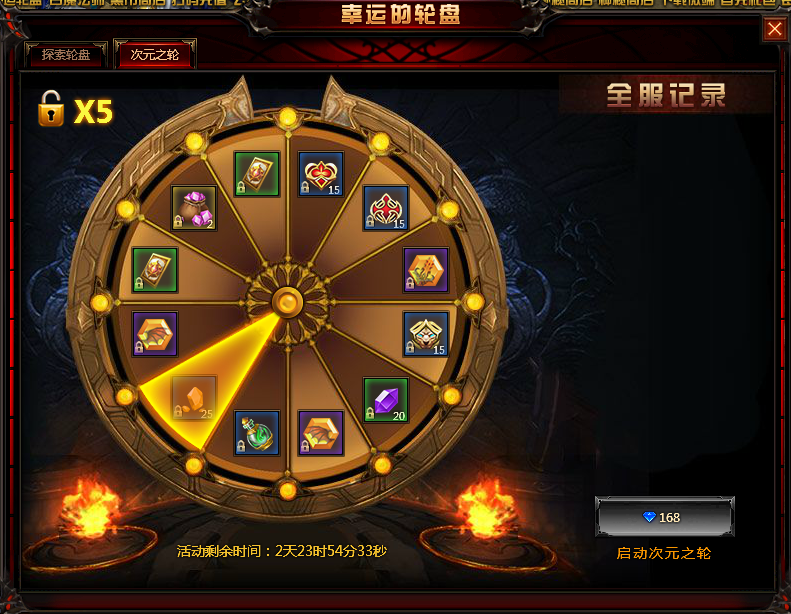Close the lucky wheel window

click(775, 29)
